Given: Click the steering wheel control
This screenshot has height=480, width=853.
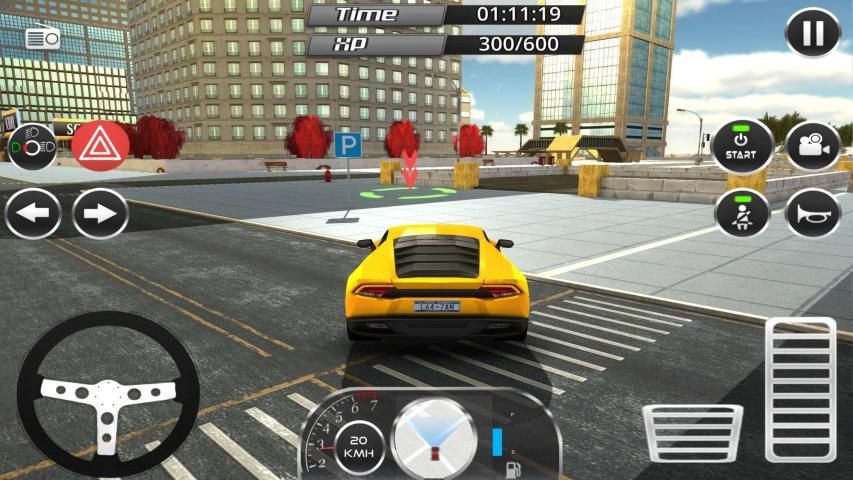Looking at the screenshot, I should 108,393.
